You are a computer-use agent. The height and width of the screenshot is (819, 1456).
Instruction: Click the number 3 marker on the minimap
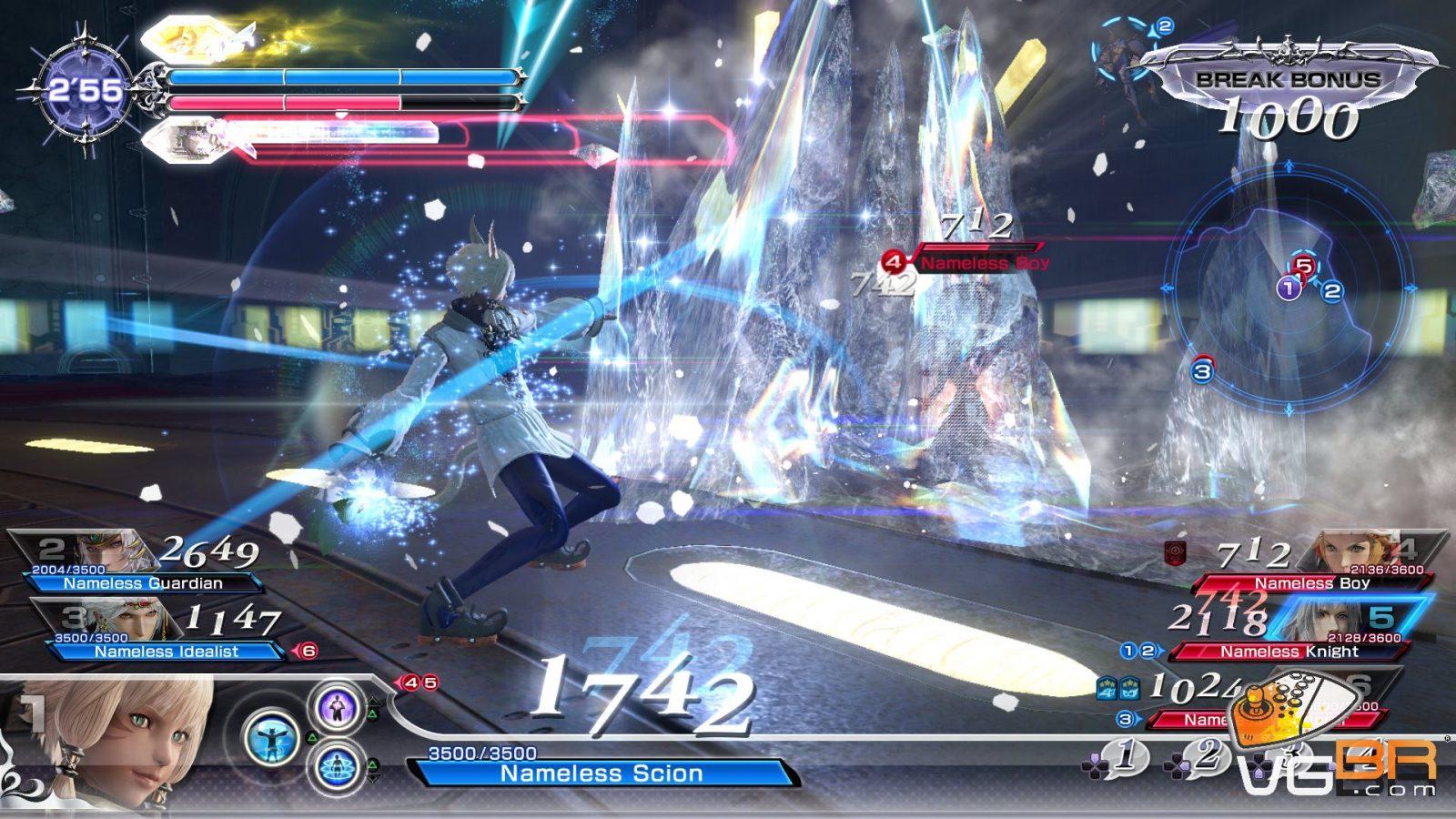point(1202,370)
